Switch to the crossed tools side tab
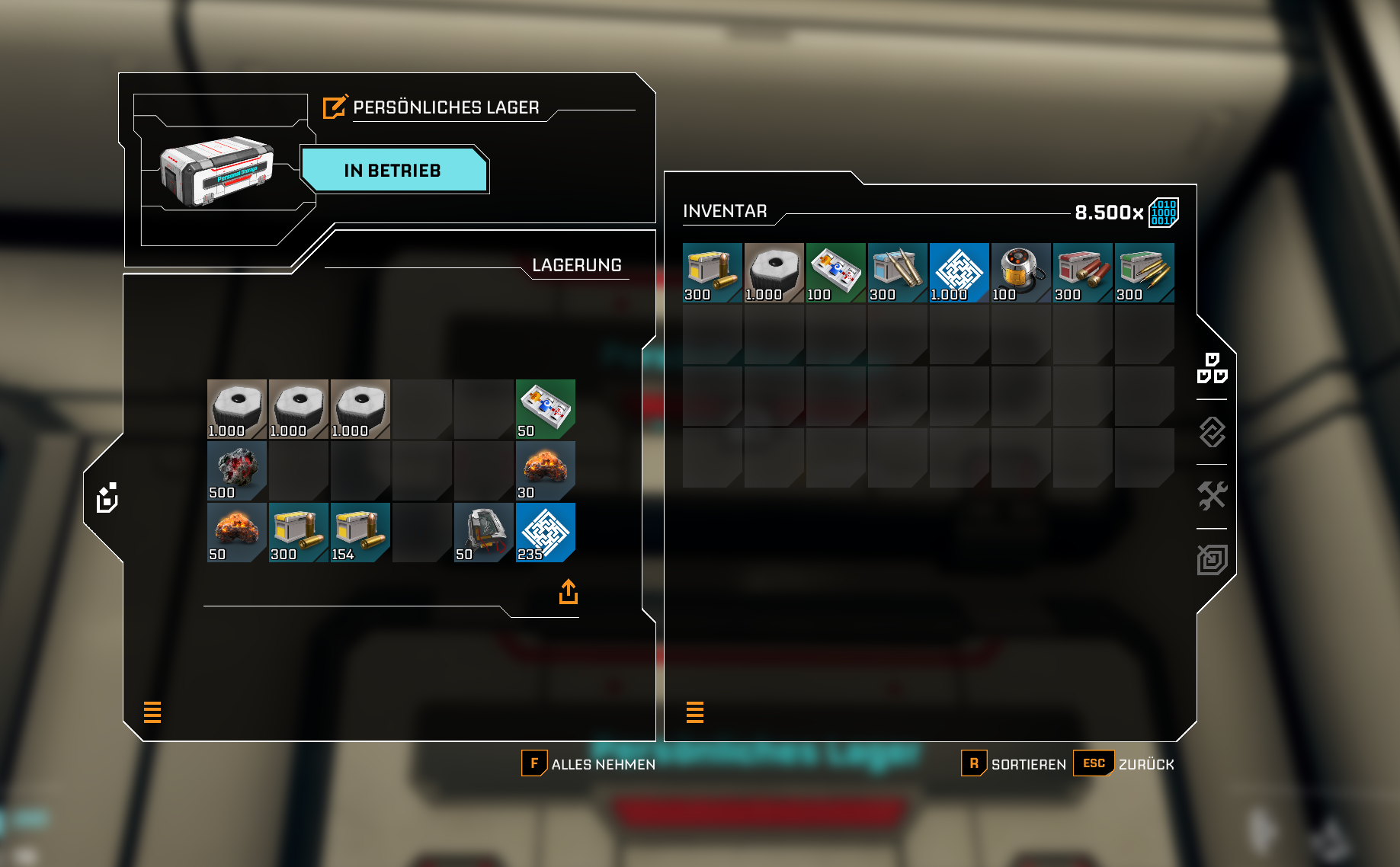 click(1212, 496)
